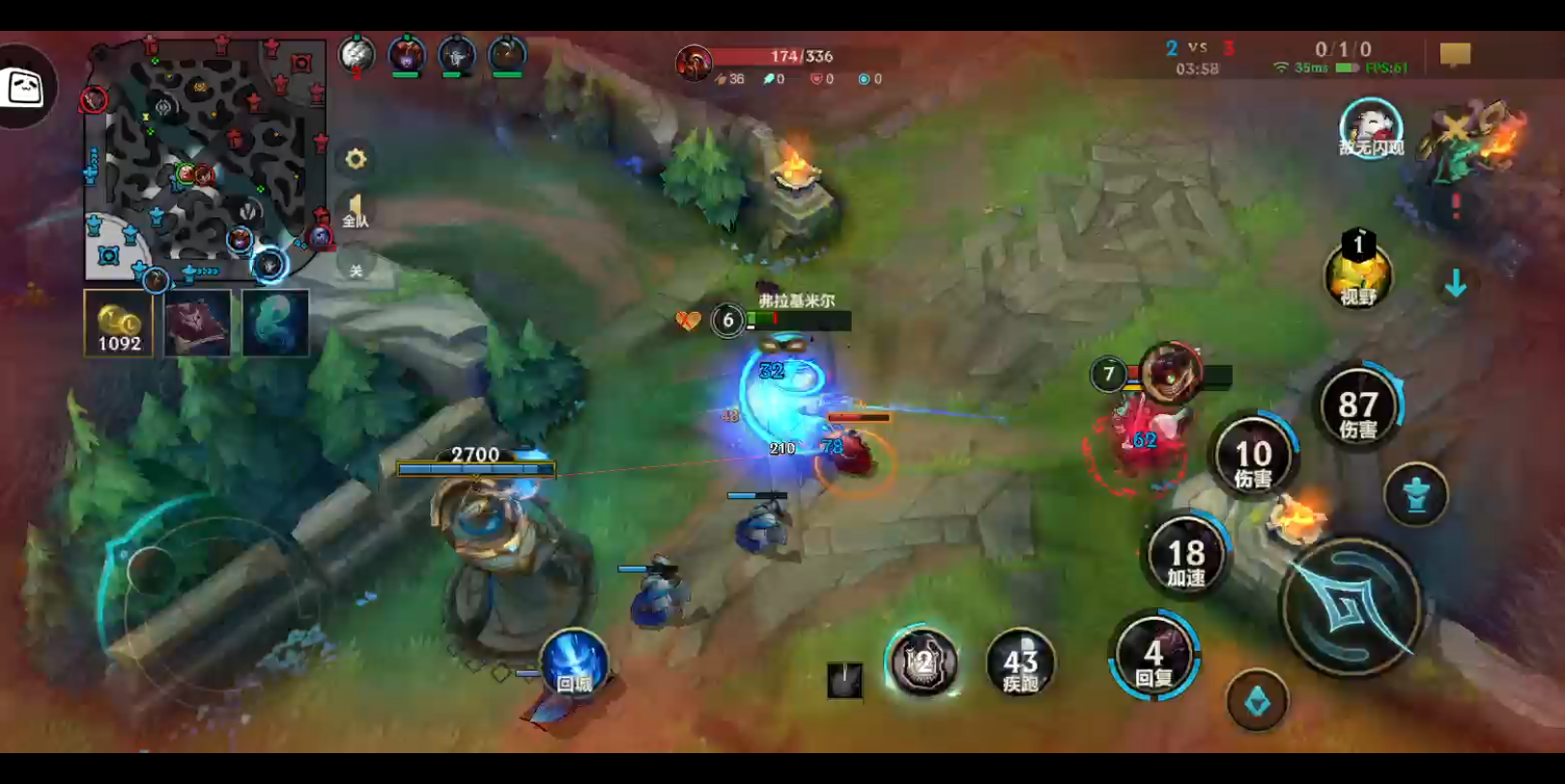Open the shop with the 1092 gold button
Screen dimensions: 1565x784
pyautogui.click(x=119, y=324)
